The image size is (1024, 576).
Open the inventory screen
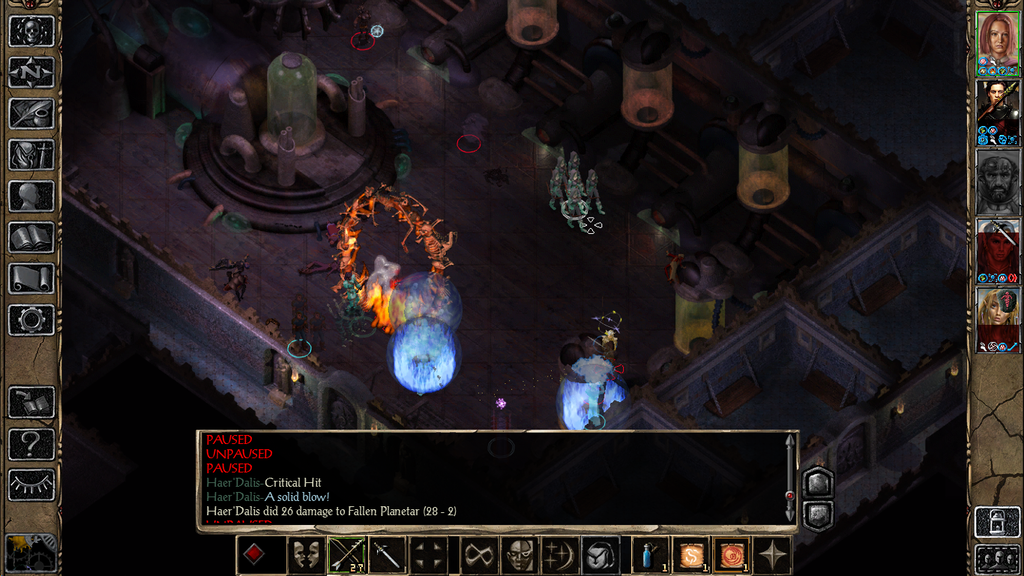31,154
